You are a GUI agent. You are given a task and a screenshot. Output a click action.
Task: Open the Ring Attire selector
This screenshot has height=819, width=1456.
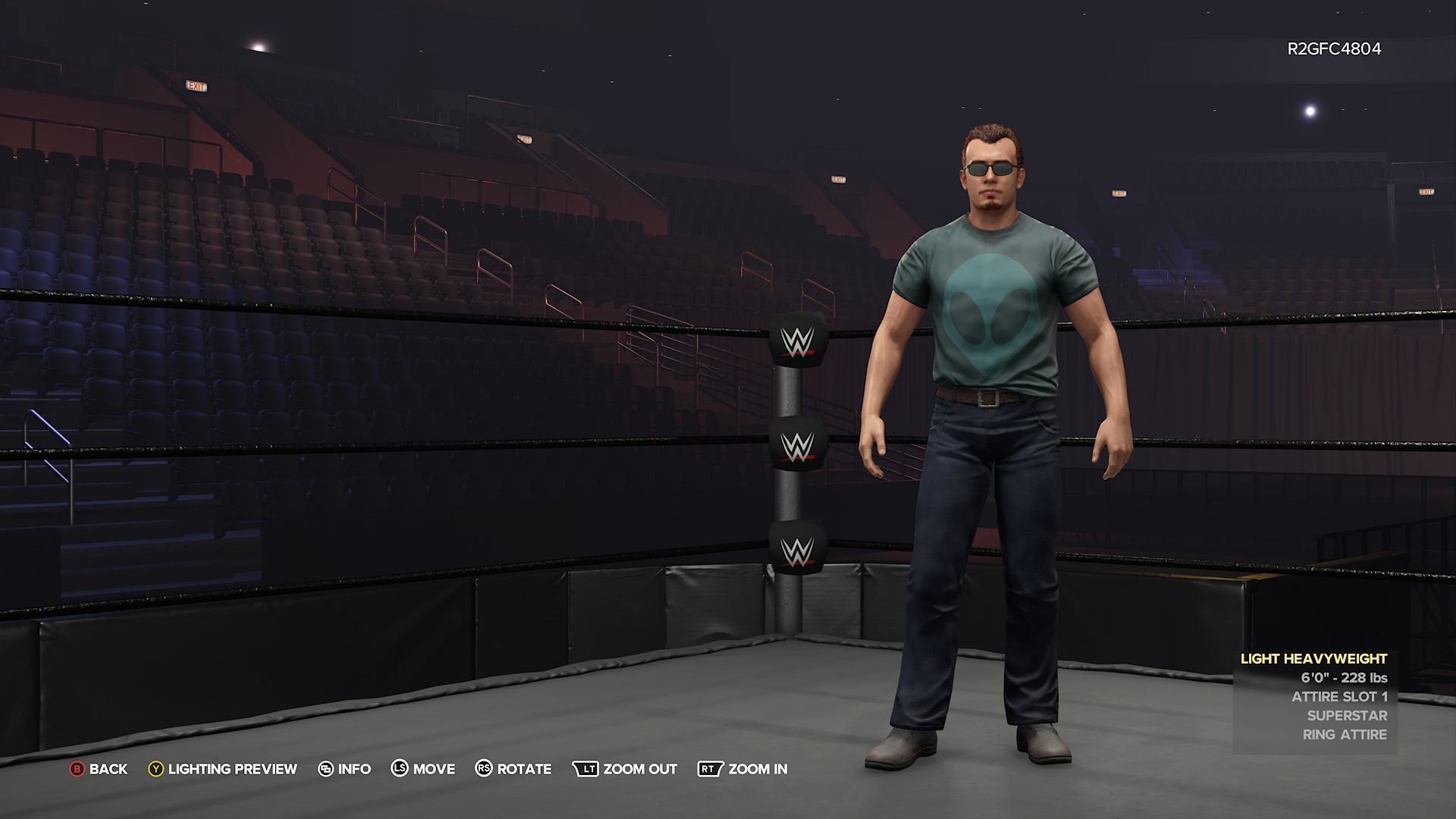(x=1345, y=734)
